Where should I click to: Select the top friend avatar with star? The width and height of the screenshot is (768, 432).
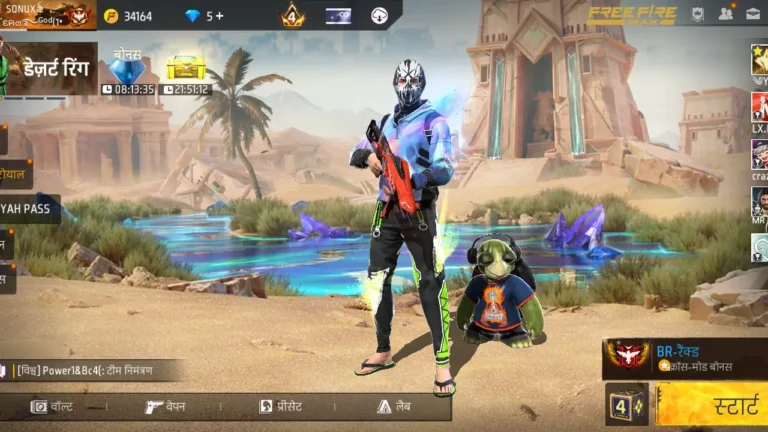(x=759, y=60)
